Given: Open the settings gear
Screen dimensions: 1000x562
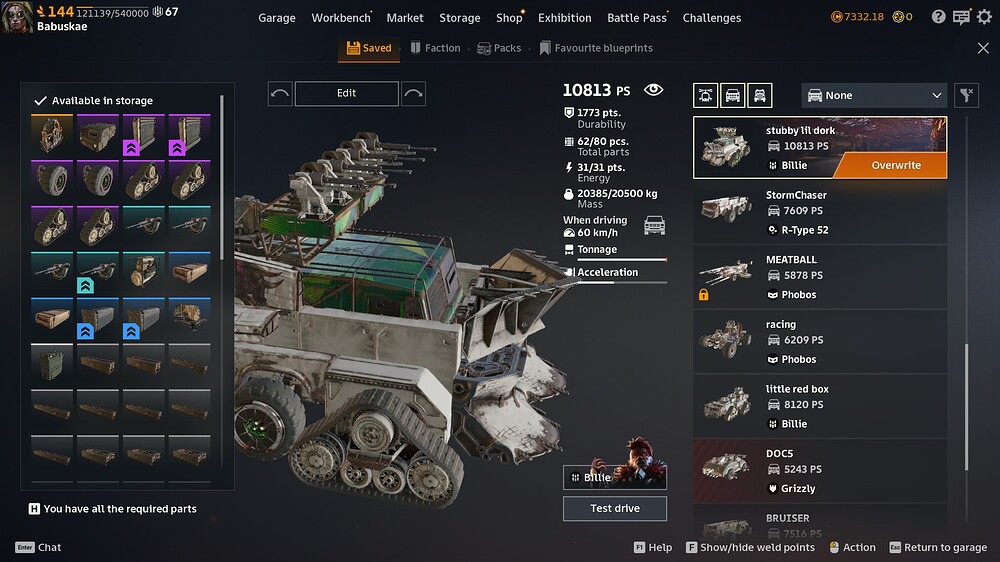Looking at the screenshot, I should [984, 17].
